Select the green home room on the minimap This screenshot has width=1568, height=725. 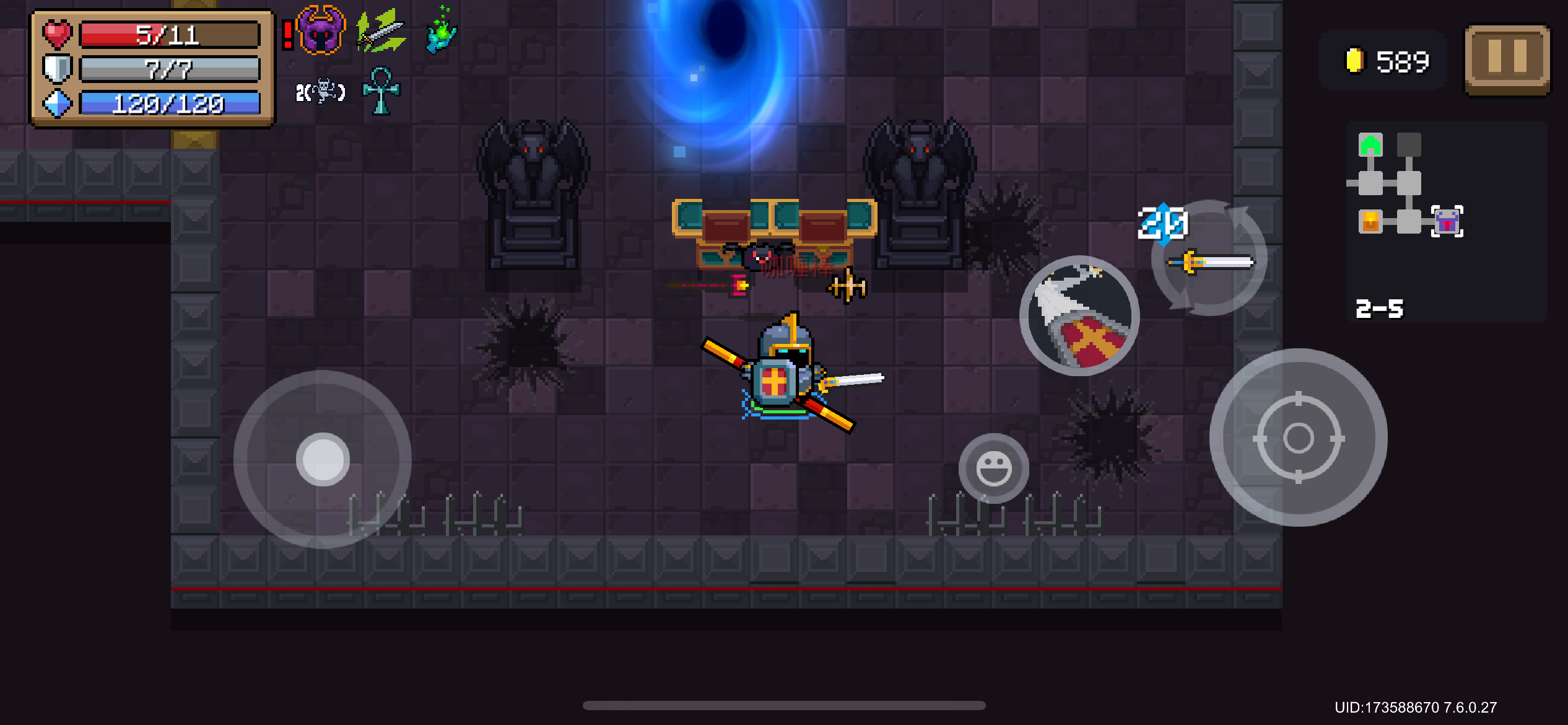pos(1370,144)
